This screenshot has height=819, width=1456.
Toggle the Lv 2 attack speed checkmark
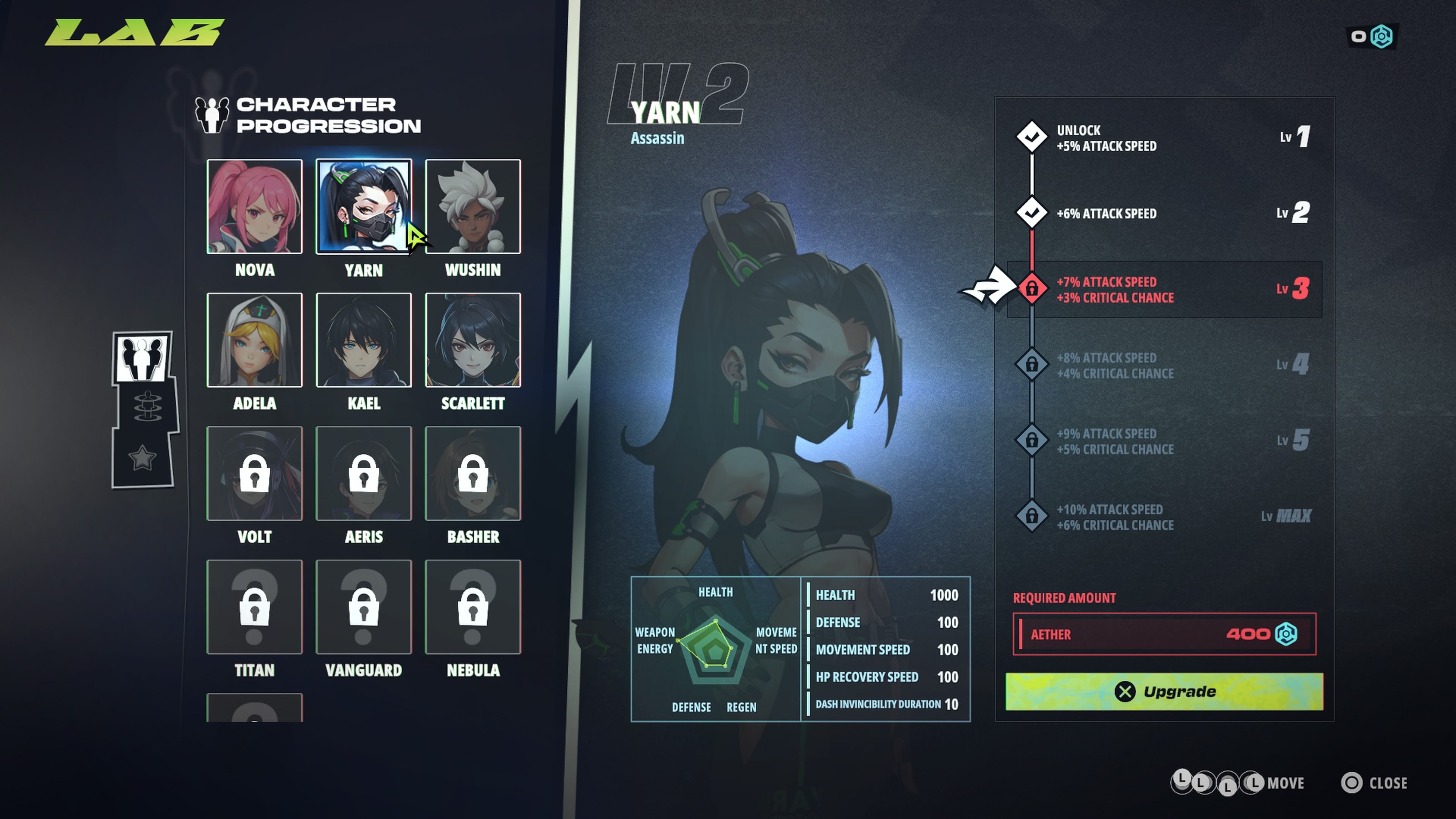[x=1032, y=213]
